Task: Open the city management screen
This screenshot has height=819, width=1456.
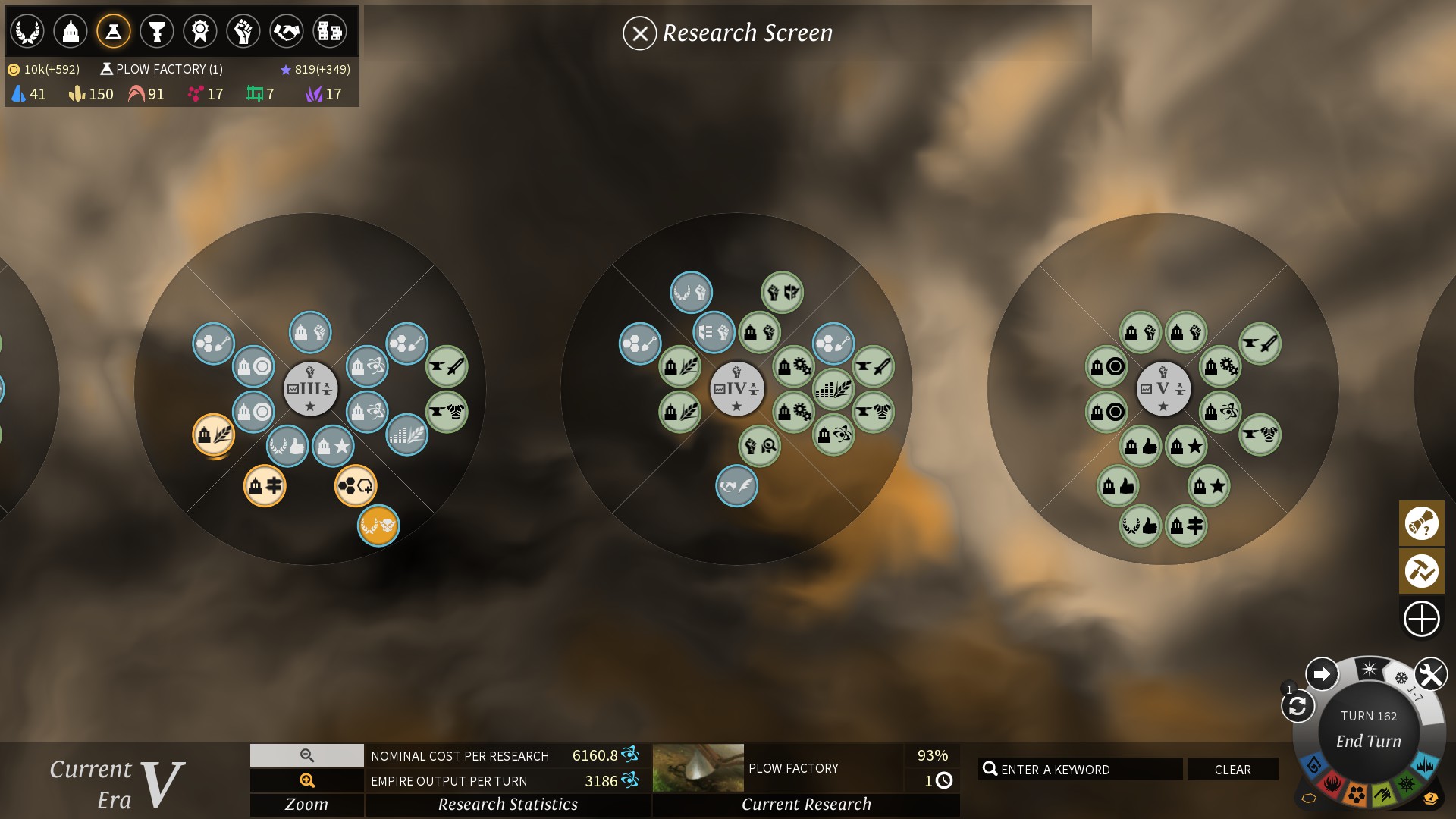Action: (x=71, y=31)
